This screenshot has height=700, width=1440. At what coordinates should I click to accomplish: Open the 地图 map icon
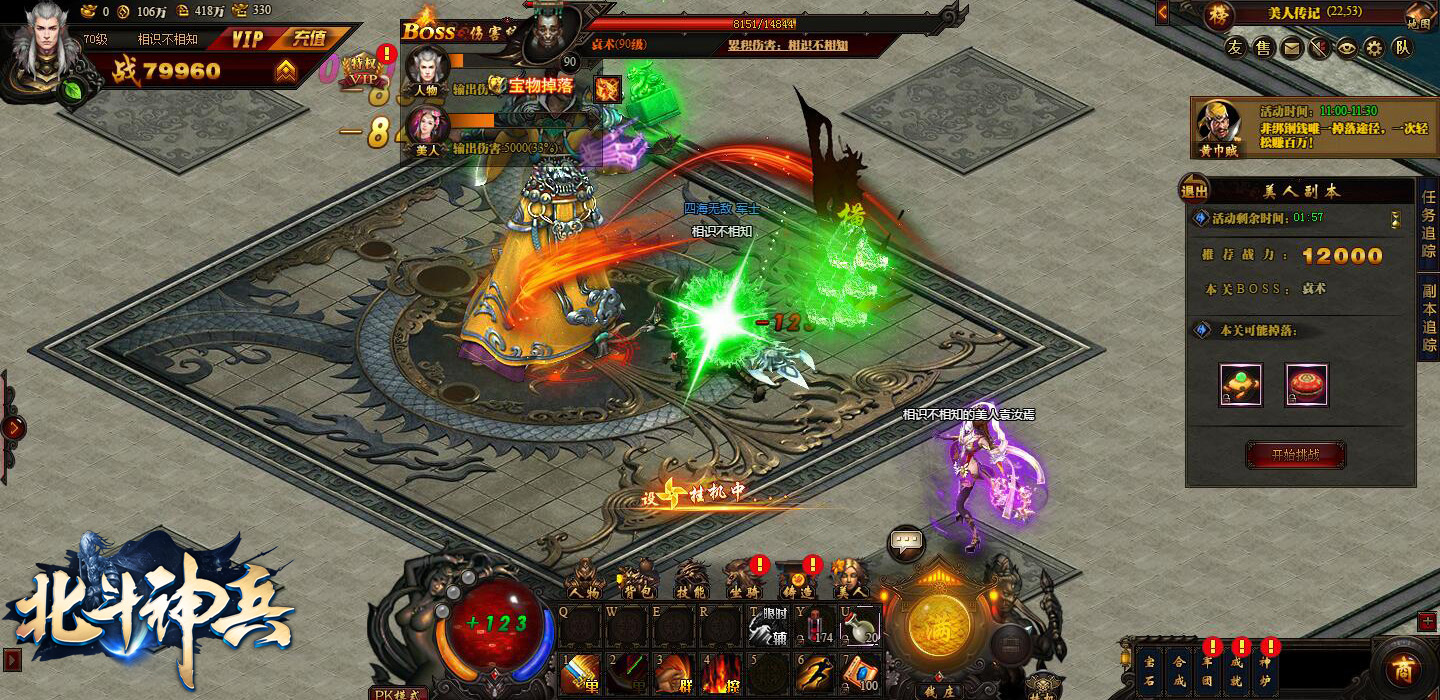pyautogui.click(x=1418, y=17)
